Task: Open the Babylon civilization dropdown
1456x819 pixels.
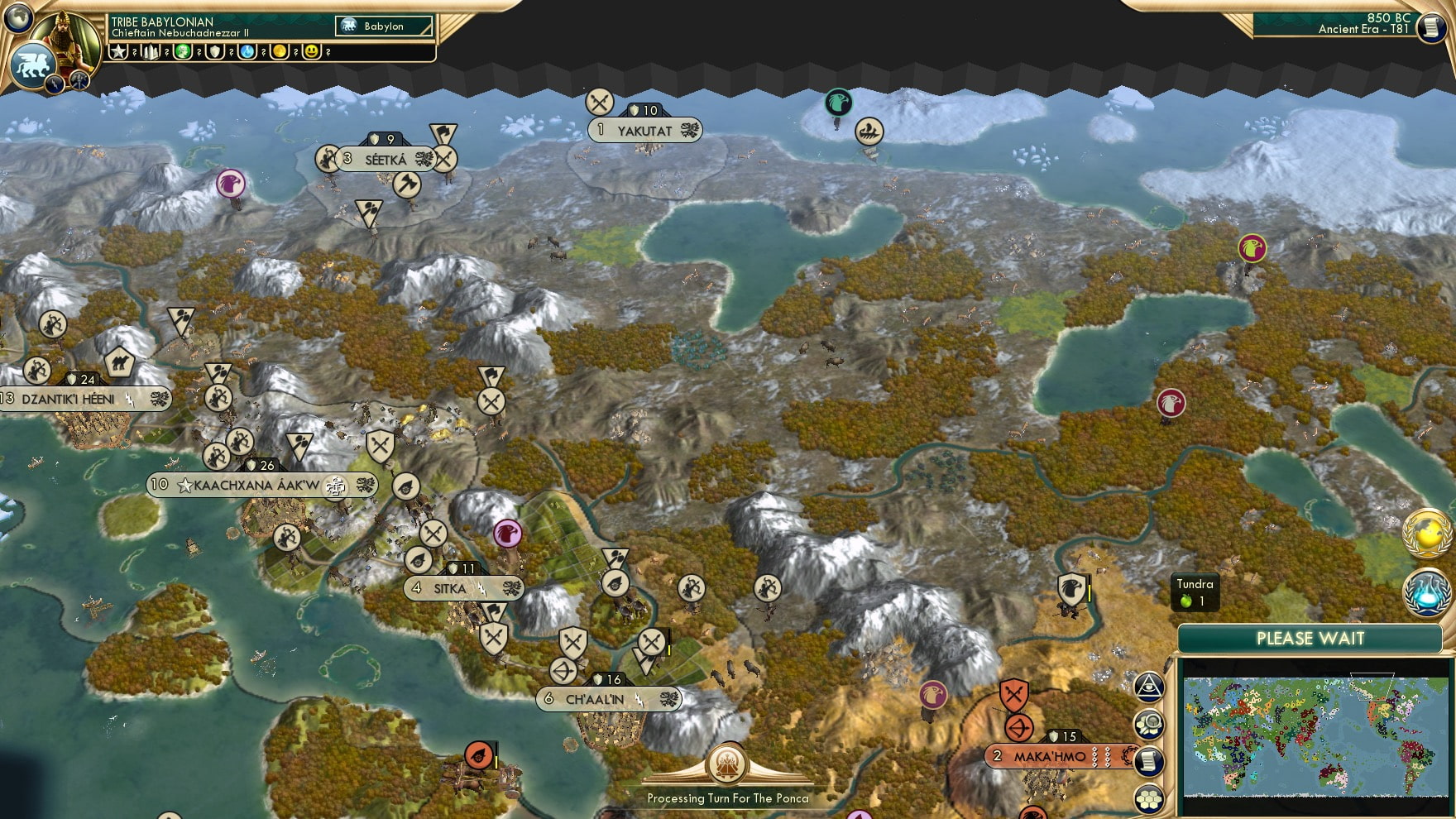Action: (x=385, y=26)
